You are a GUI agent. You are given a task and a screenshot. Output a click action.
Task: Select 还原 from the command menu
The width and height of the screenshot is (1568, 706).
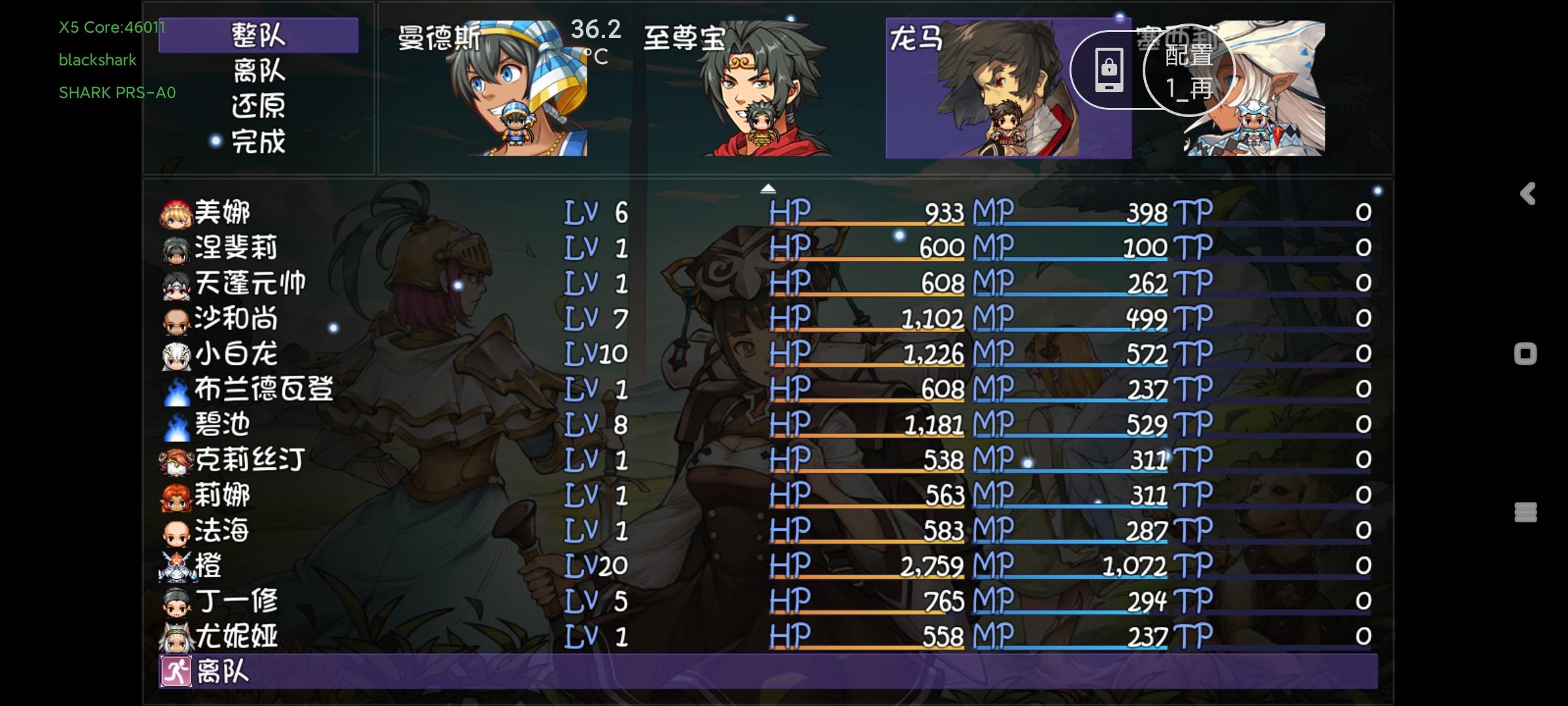click(x=257, y=107)
